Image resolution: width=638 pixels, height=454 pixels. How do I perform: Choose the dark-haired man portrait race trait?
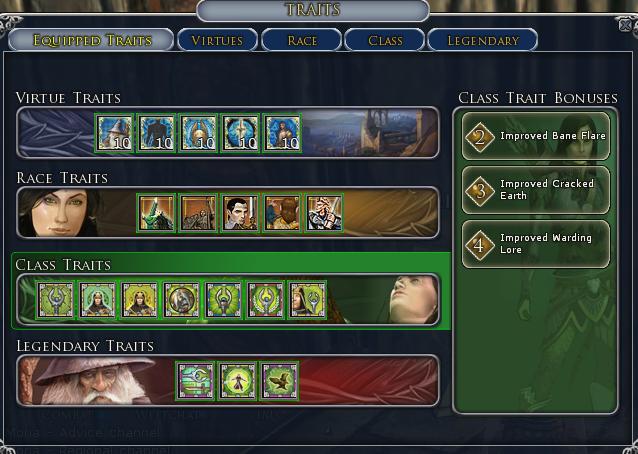pos(240,213)
